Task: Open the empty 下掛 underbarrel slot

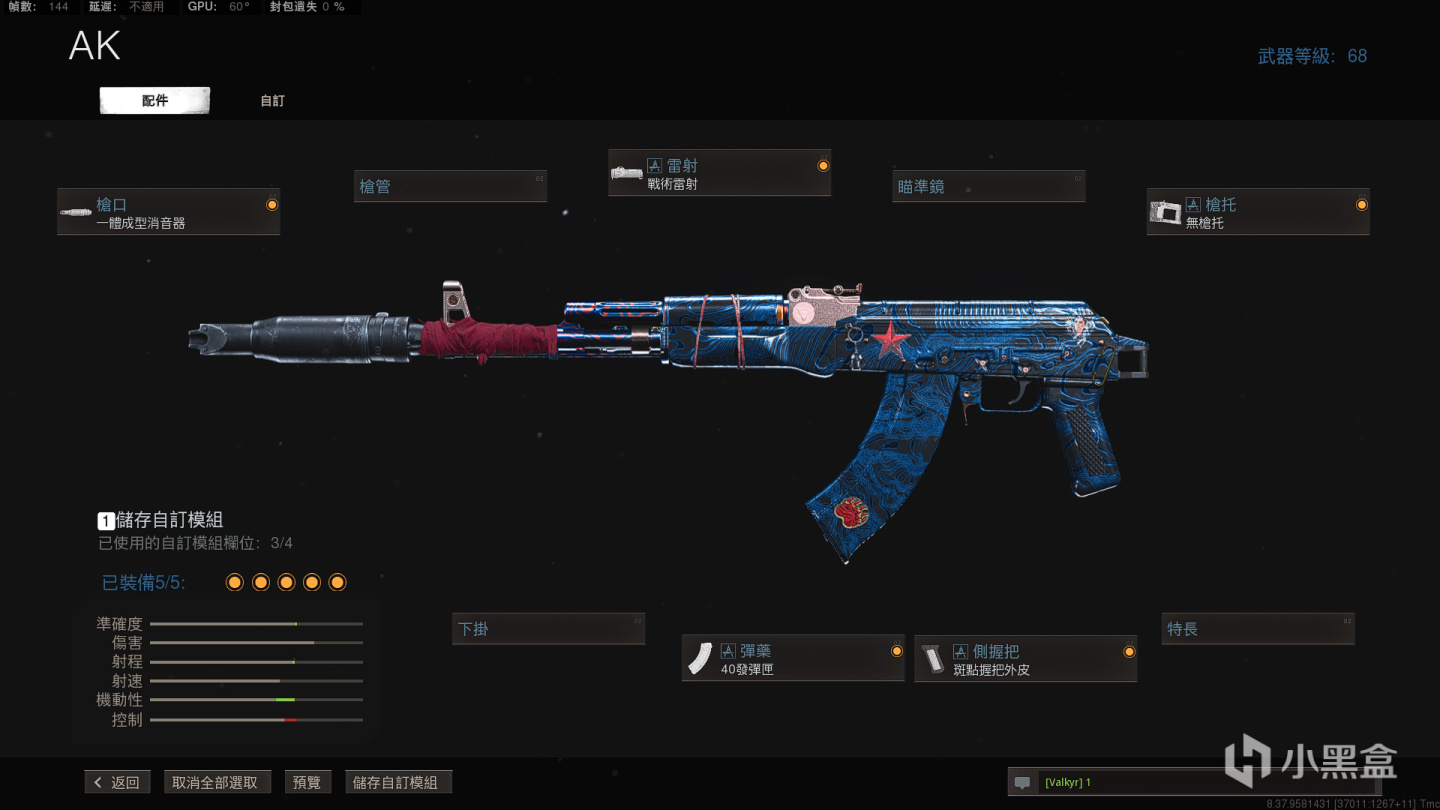Action: [x=548, y=629]
